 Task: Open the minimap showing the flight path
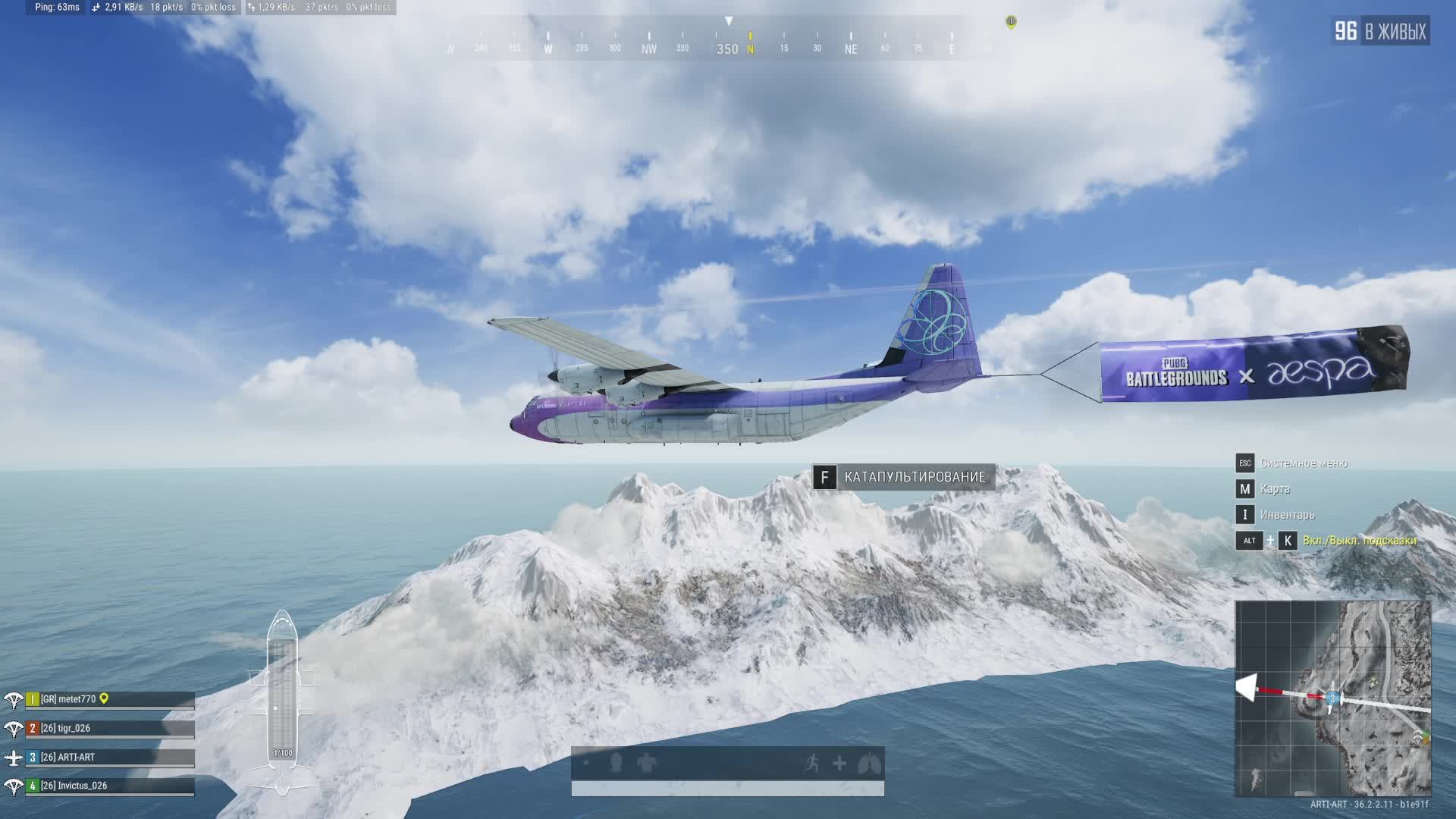pos(1332,698)
